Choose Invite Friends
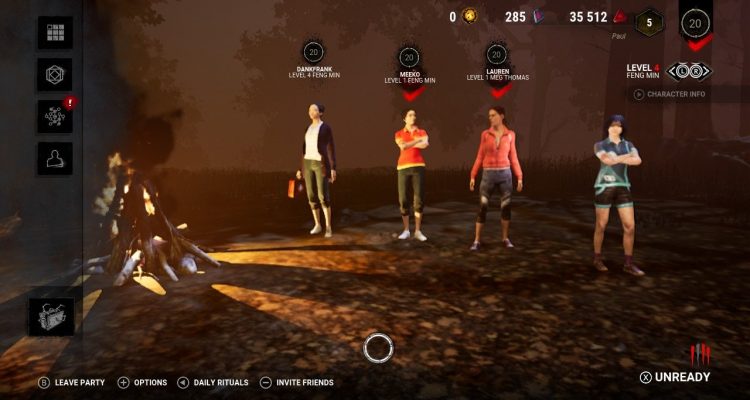The height and width of the screenshot is (400, 750). coord(296,382)
